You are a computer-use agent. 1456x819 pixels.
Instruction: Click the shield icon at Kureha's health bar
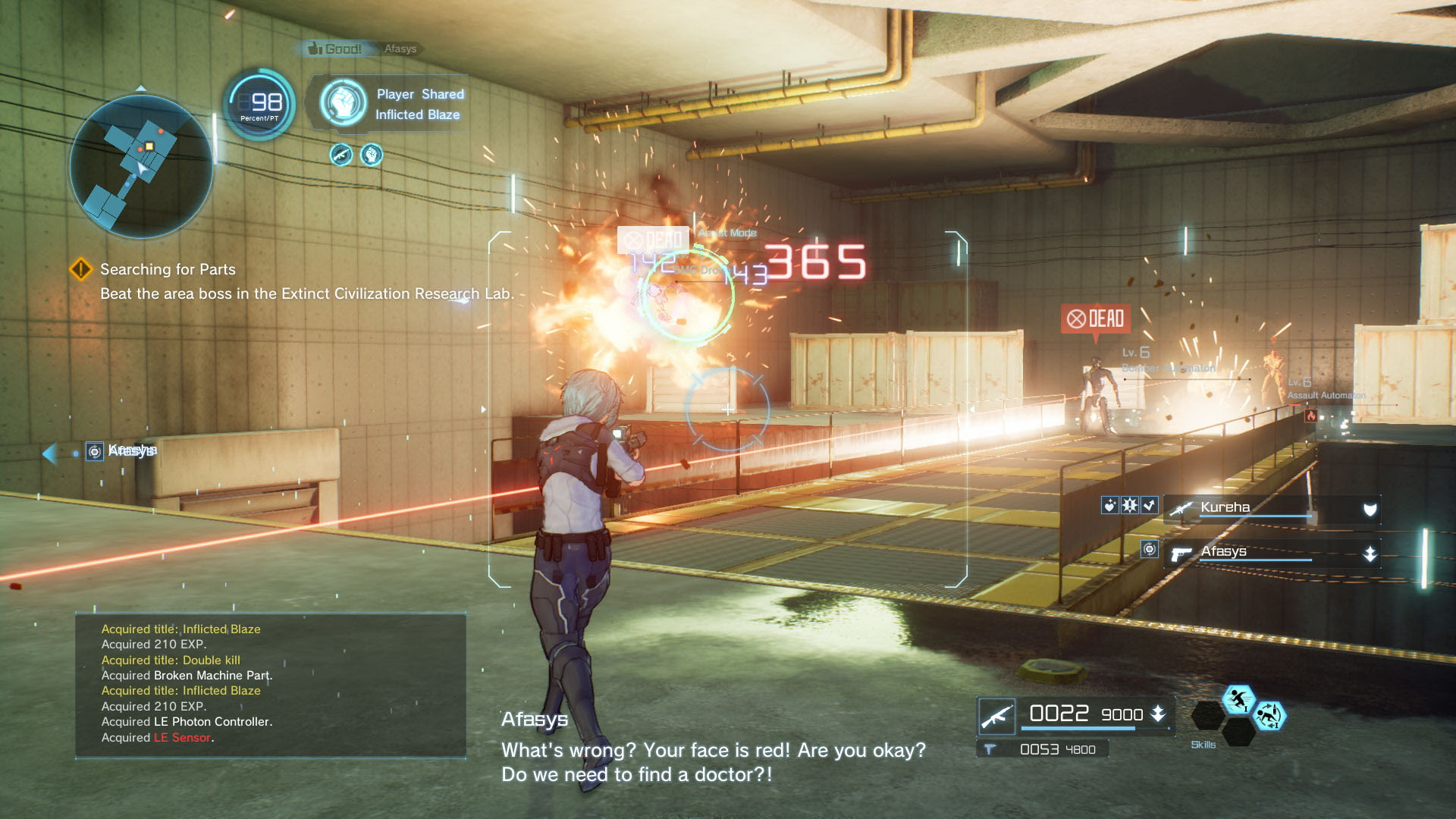pyautogui.click(x=1370, y=508)
